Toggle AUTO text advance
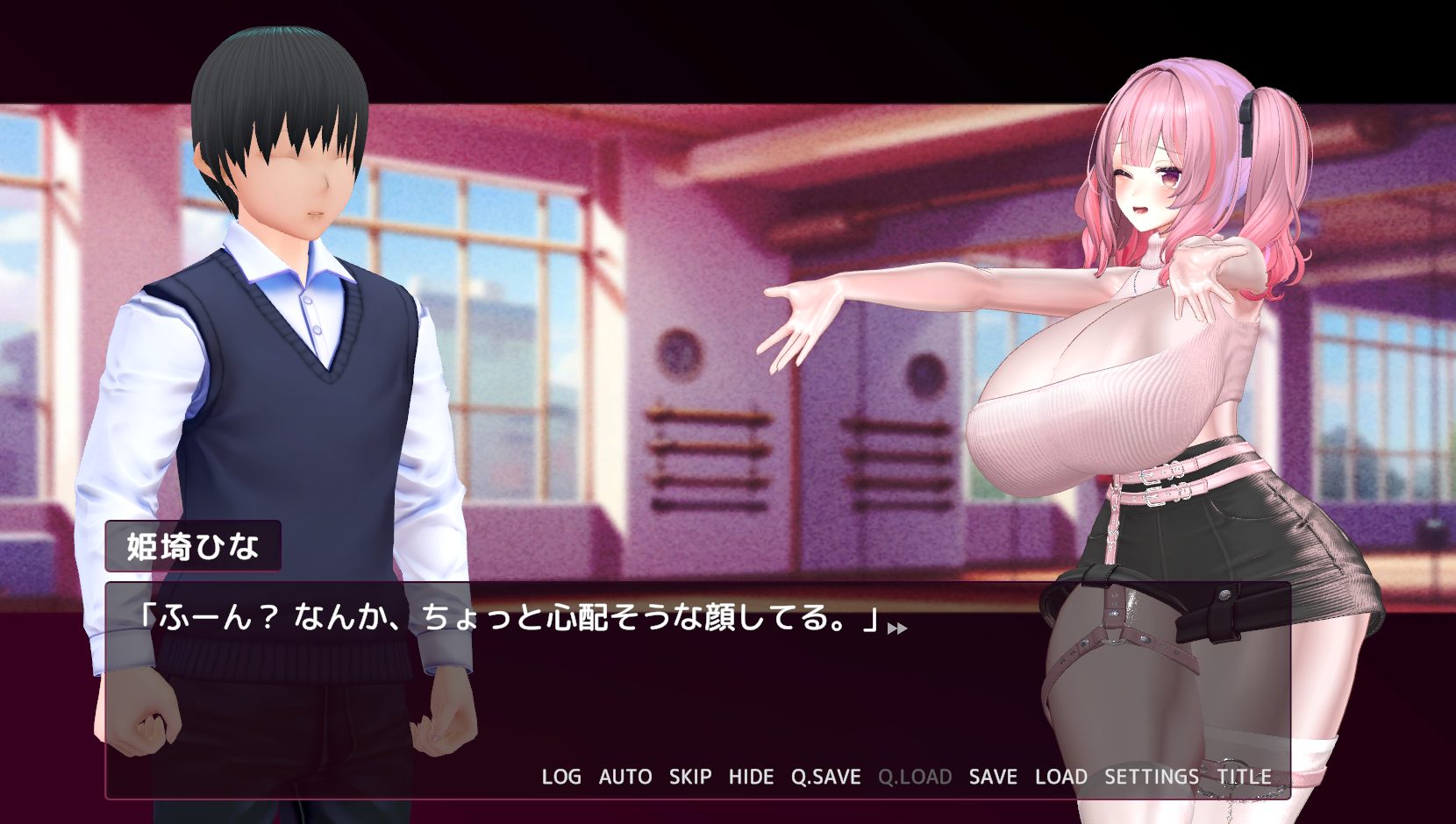1456x824 pixels. 625,777
